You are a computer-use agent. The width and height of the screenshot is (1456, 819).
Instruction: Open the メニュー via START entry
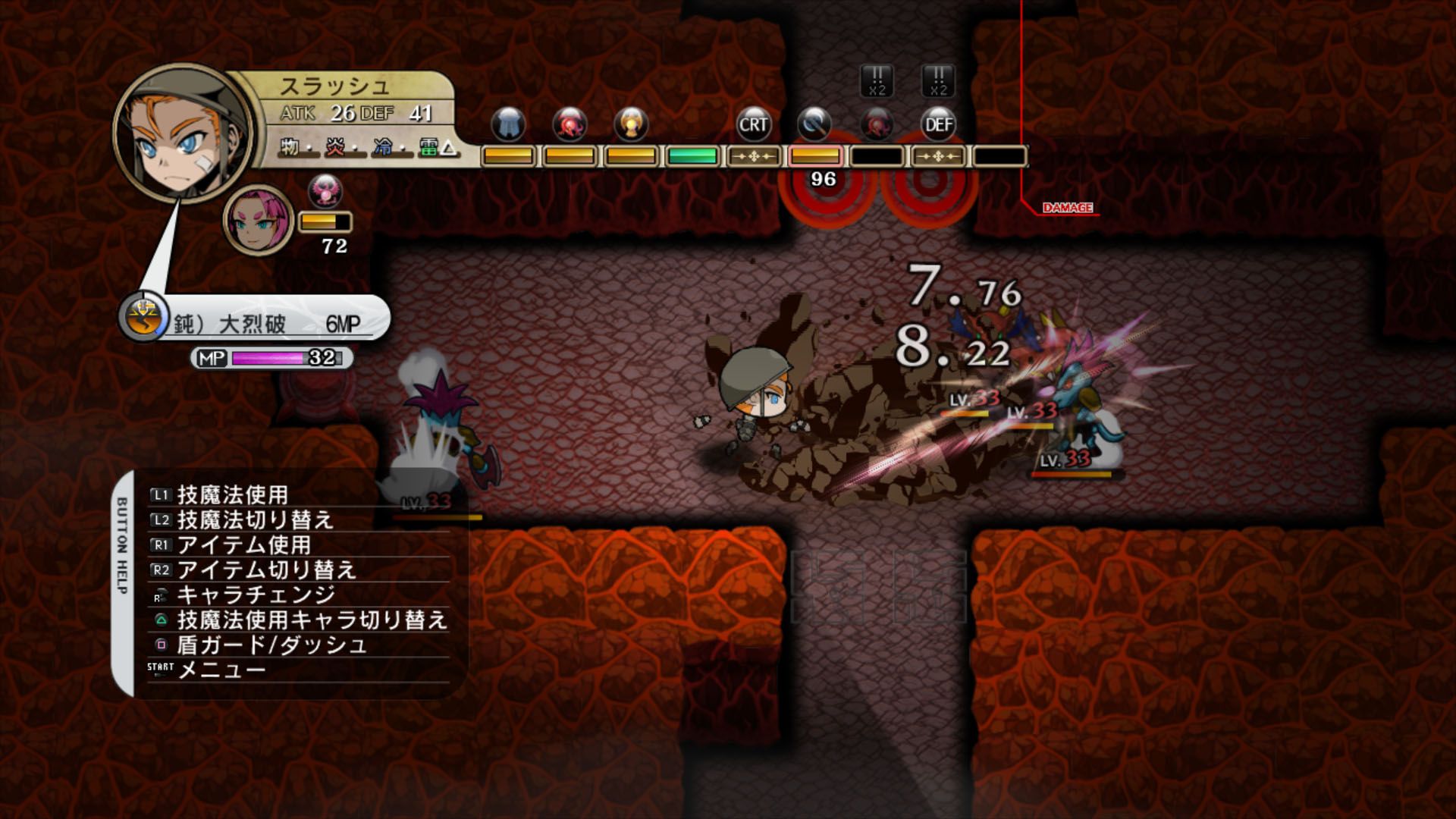click(x=218, y=670)
